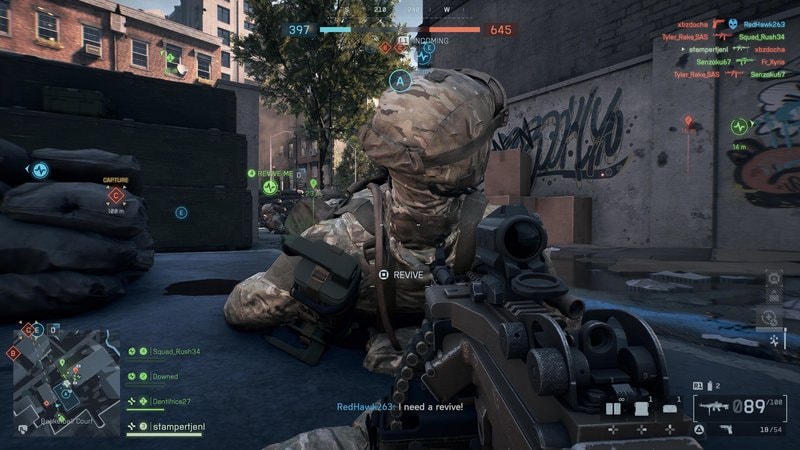Select the Downed squad member row
The width and height of the screenshot is (800, 450).
pos(166,377)
